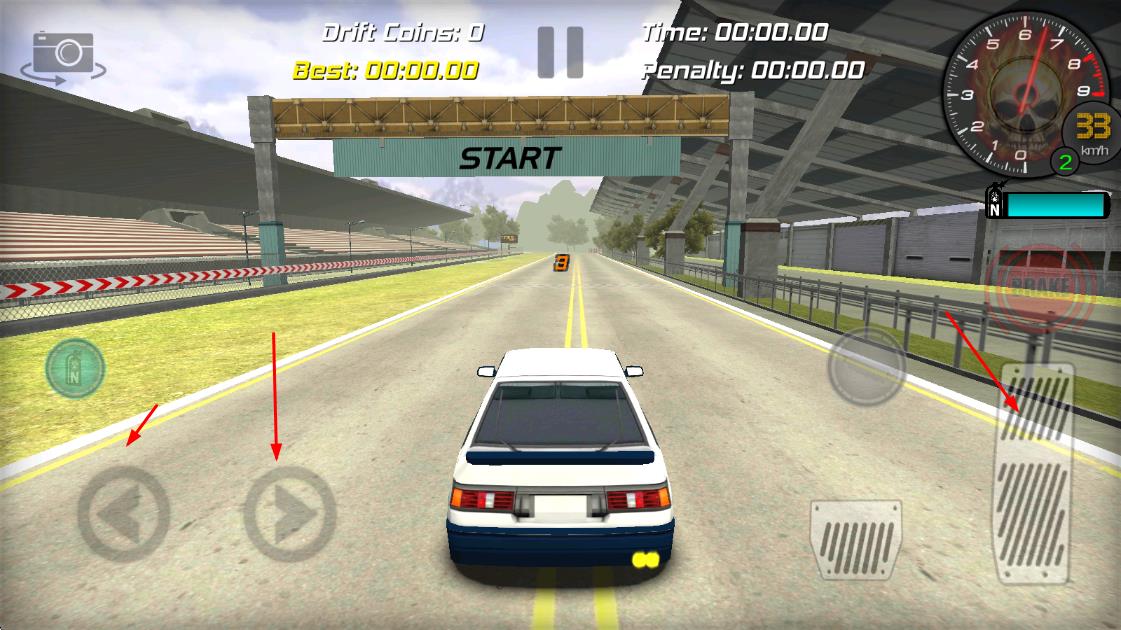Steer left with the left arrow

tap(123, 514)
